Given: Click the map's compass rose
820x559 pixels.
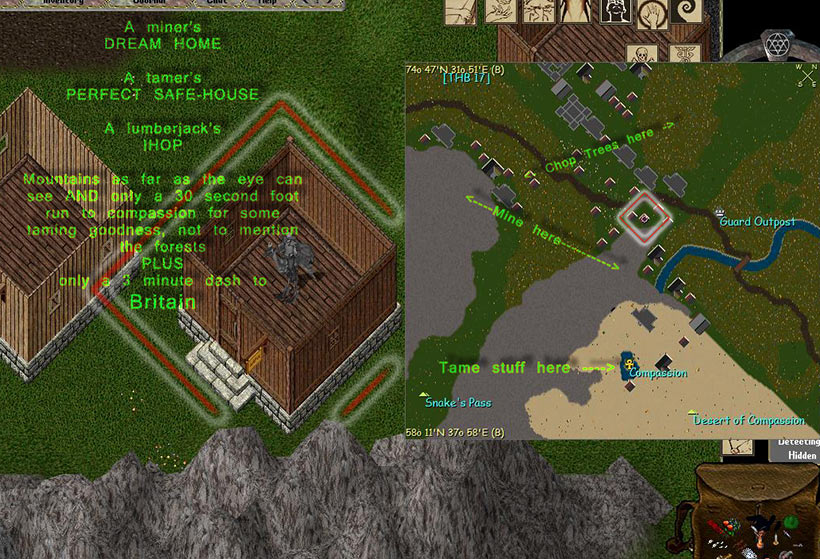Looking at the screenshot, I should tap(806, 76).
